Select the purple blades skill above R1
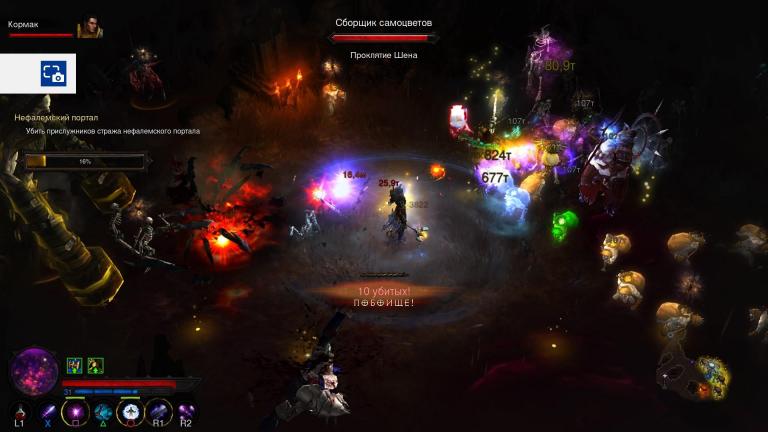Image resolution: width=768 pixels, height=432 pixels. tap(158, 410)
